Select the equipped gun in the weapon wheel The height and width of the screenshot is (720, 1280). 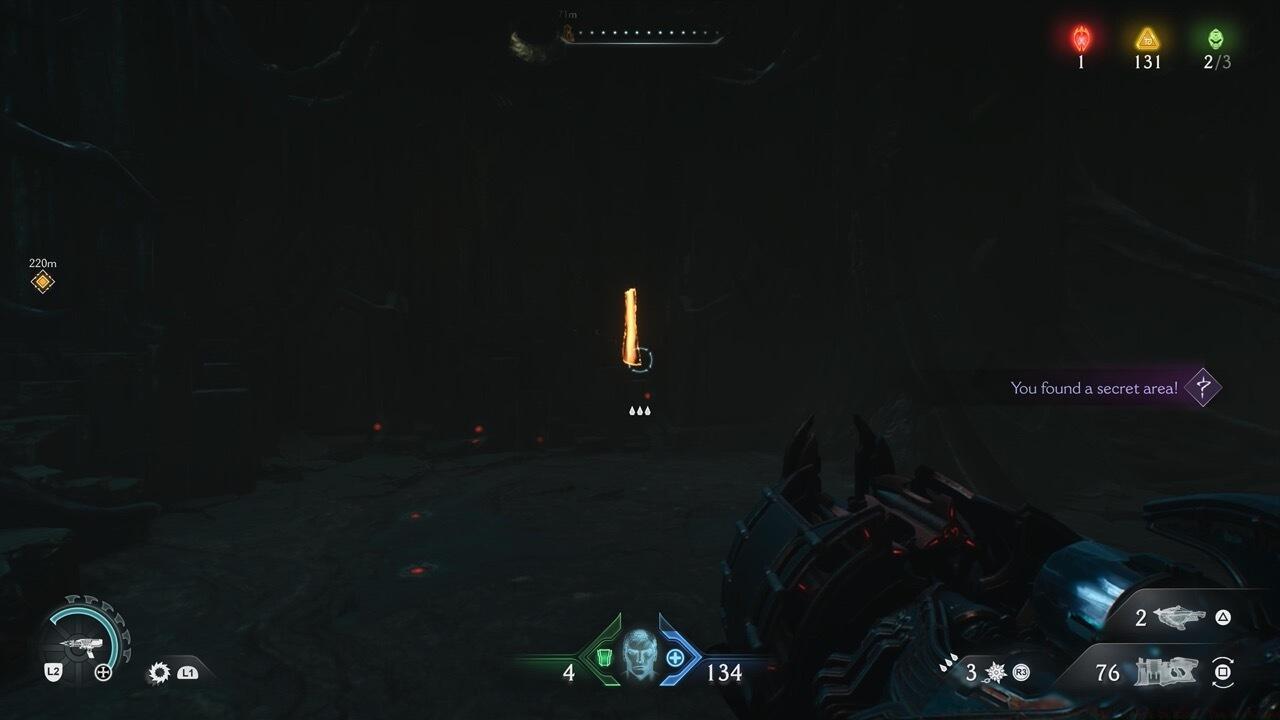(x=84, y=644)
